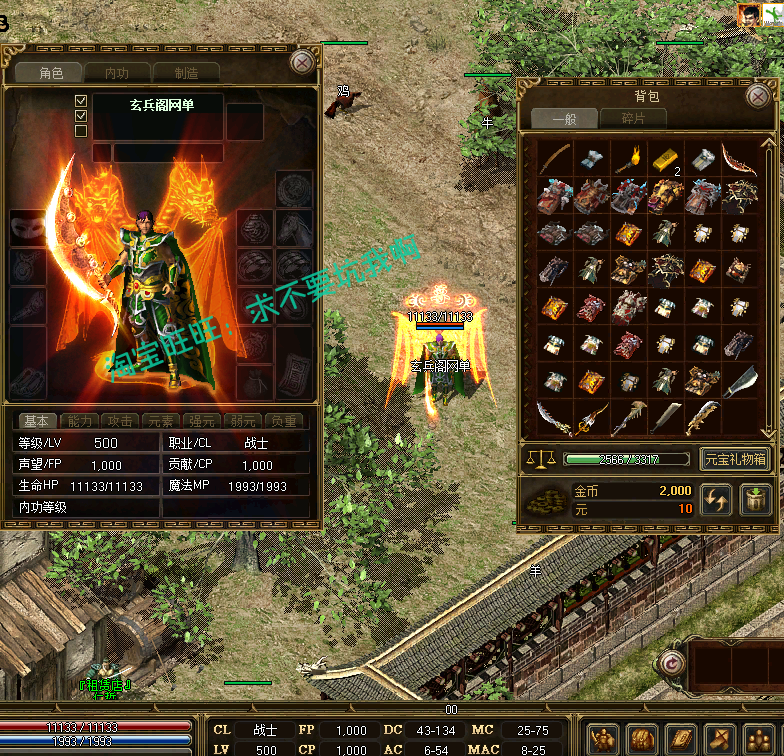Pick the torch item in the backpack

coord(628,159)
